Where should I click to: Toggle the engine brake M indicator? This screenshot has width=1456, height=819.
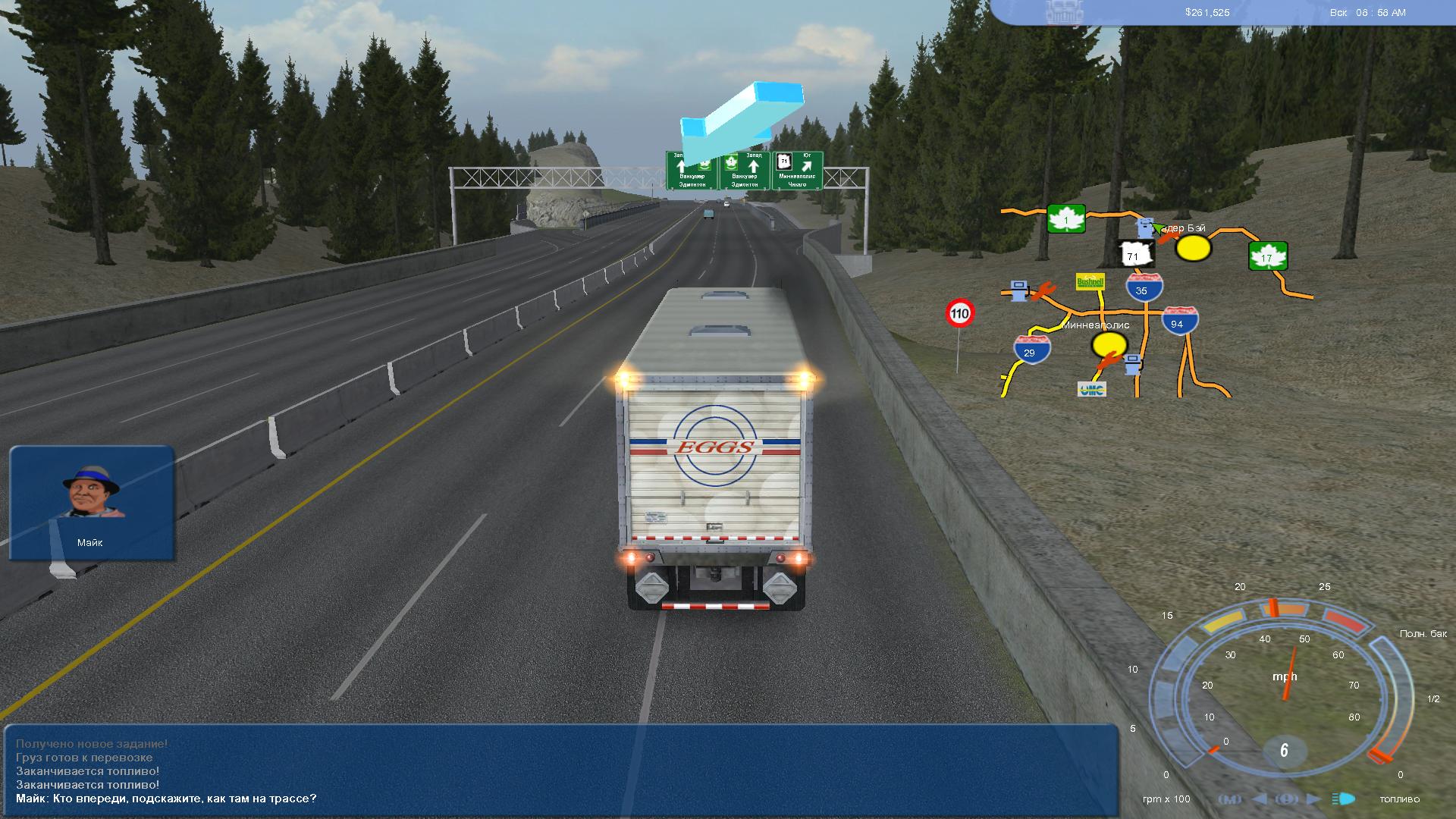pyautogui.click(x=1230, y=799)
